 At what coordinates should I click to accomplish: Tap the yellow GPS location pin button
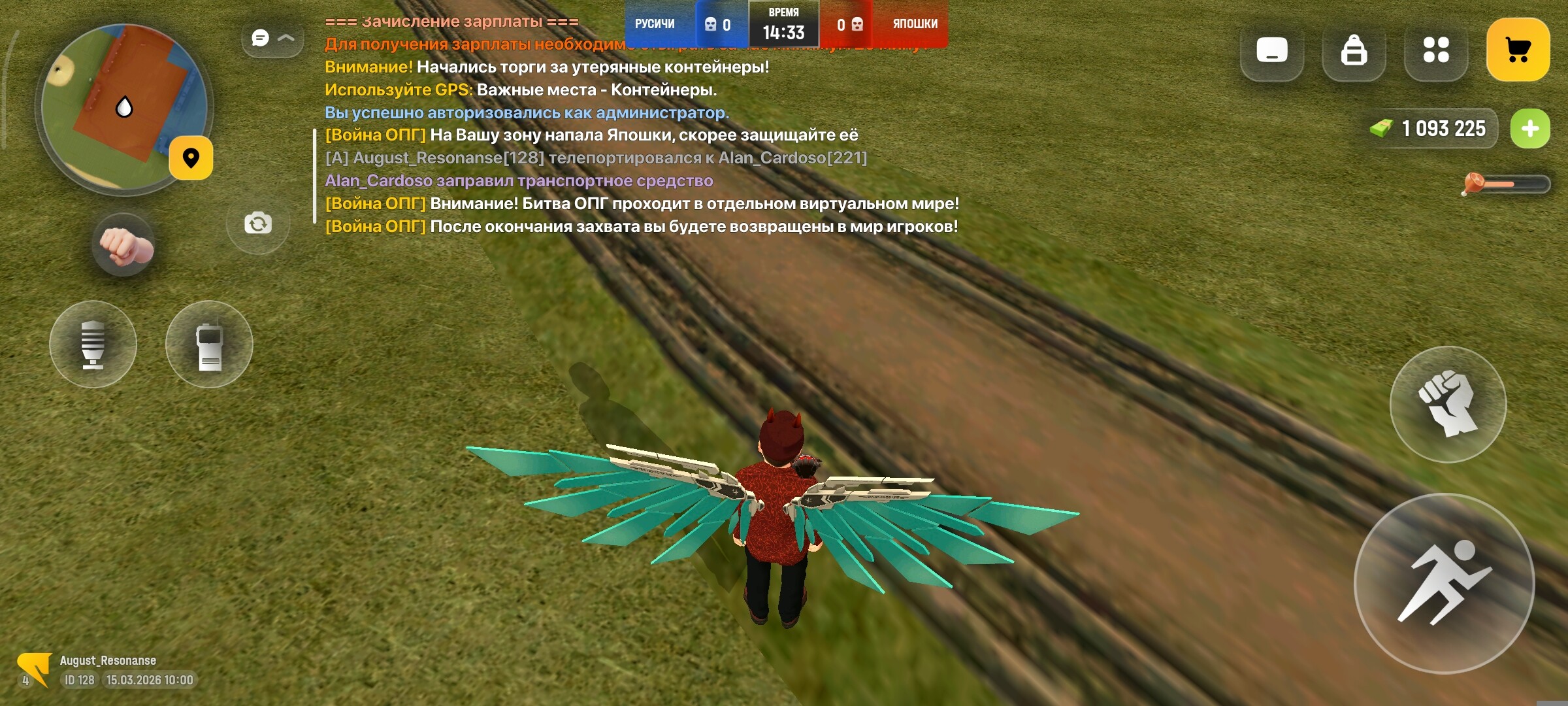pos(191,158)
